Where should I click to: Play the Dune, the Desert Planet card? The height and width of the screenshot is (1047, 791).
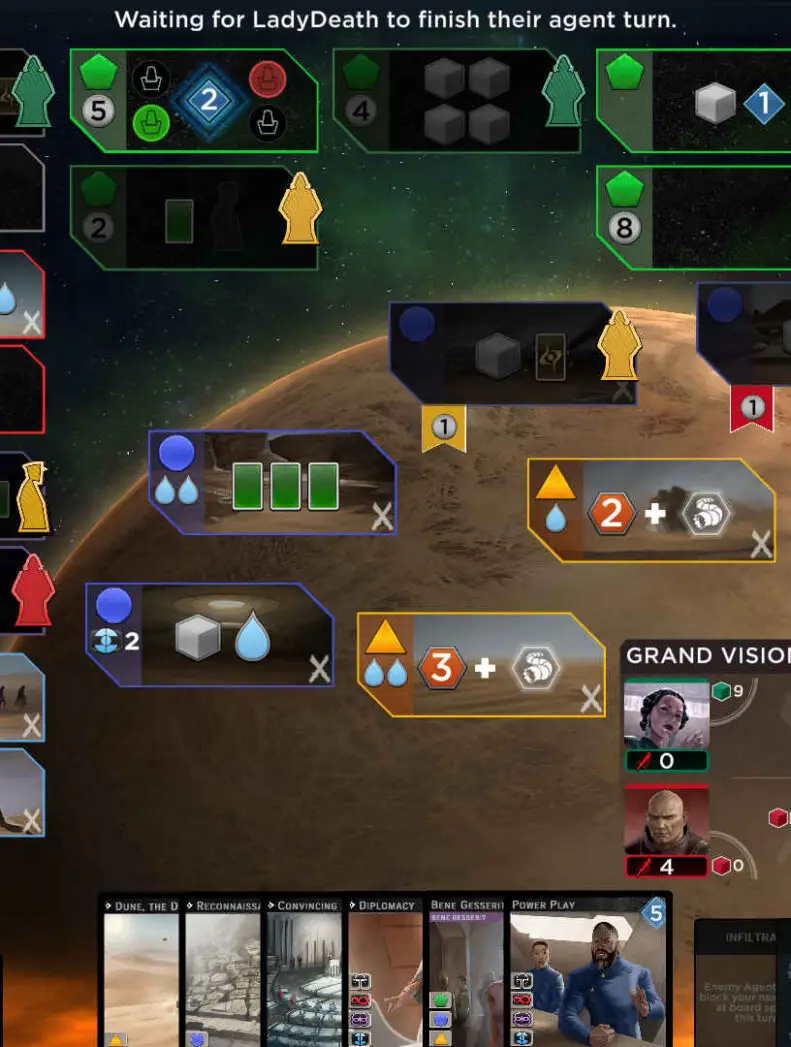[142, 975]
